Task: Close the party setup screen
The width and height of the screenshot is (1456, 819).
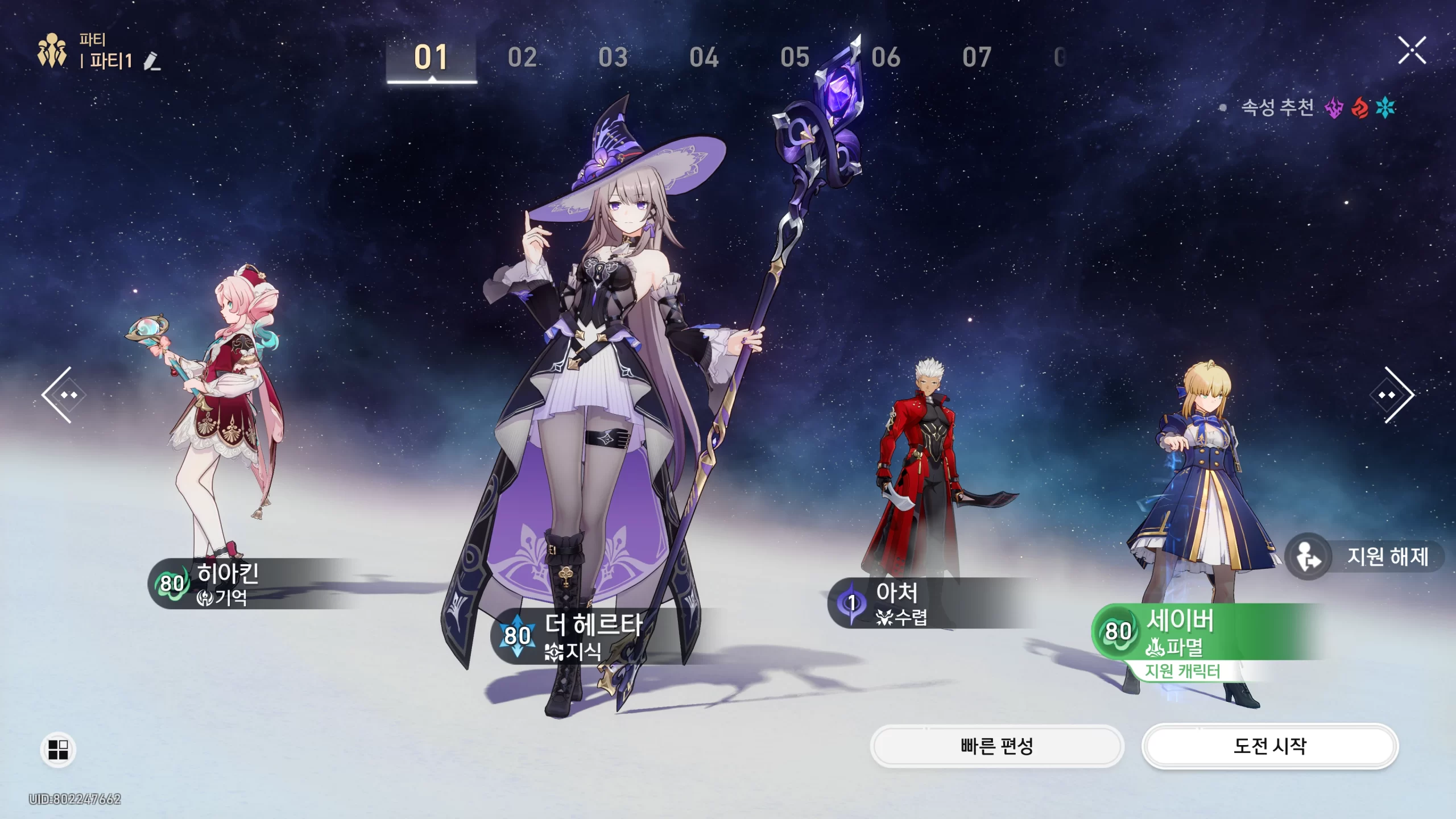Action: [x=1412, y=51]
